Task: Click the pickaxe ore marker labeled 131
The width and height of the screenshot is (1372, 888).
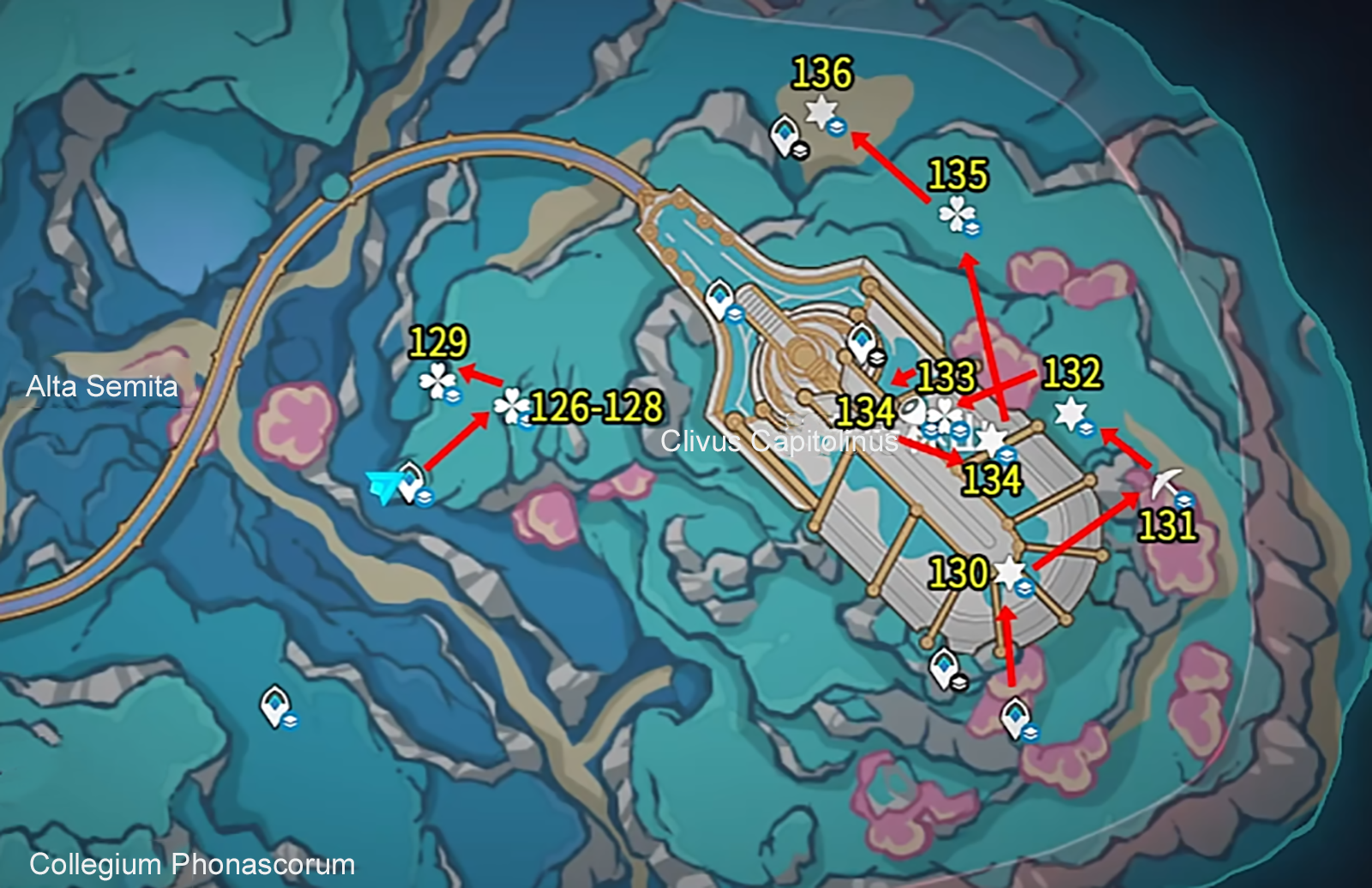Action: (1166, 485)
